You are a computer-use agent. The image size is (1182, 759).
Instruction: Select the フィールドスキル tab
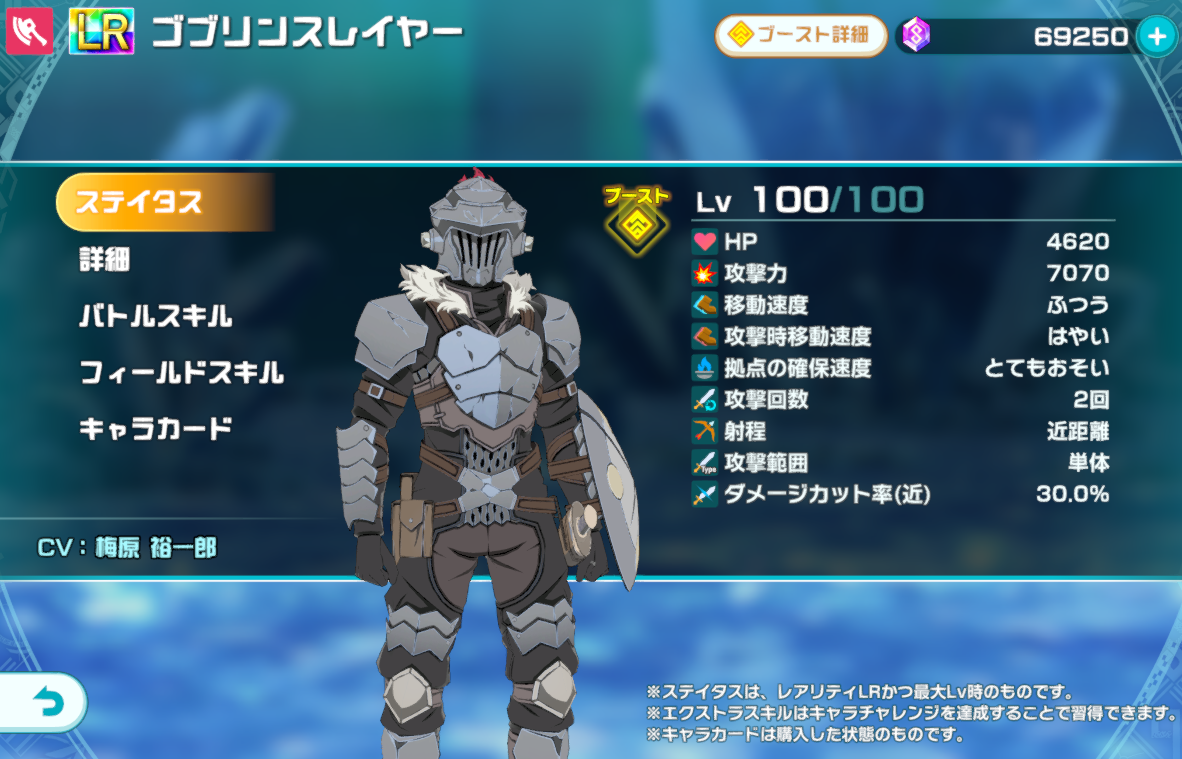181,373
